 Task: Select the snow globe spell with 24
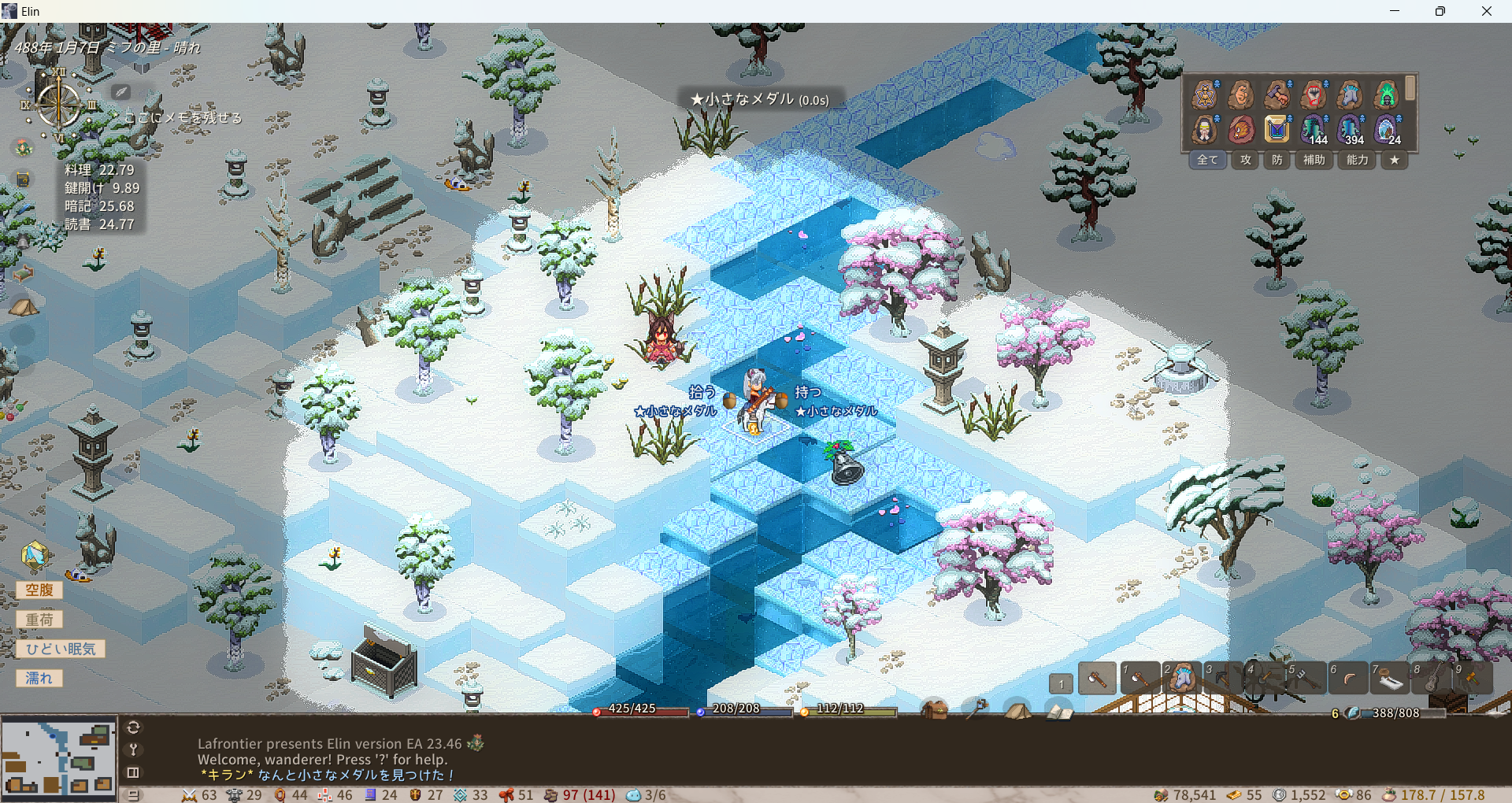[1386, 129]
